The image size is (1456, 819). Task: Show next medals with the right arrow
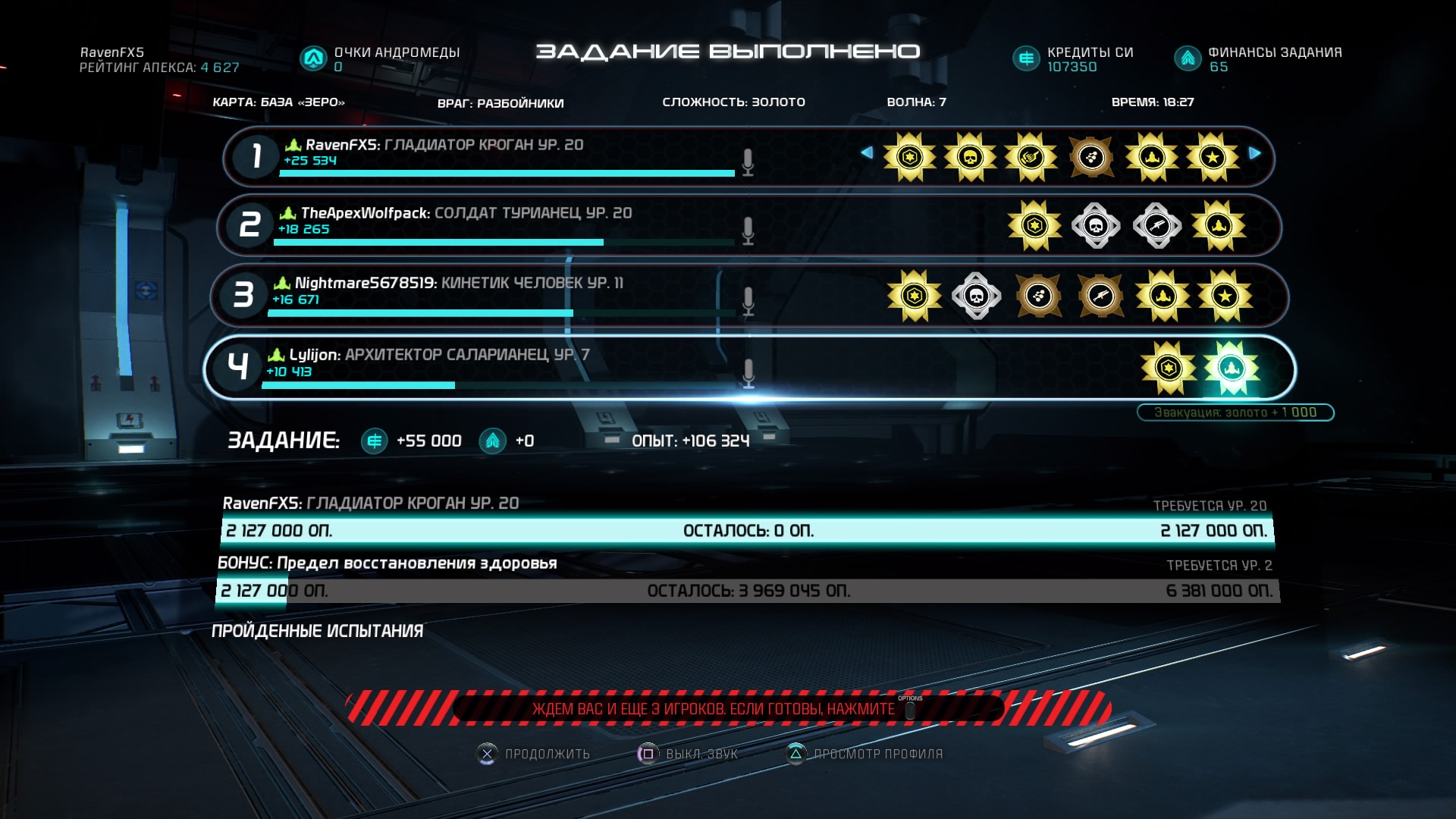pyautogui.click(x=1255, y=153)
